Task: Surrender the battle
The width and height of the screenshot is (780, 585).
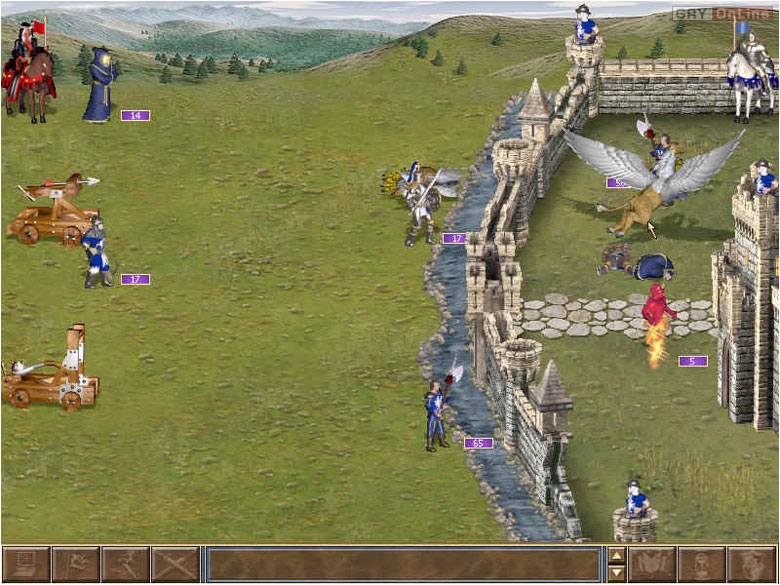Action: (x=75, y=565)
